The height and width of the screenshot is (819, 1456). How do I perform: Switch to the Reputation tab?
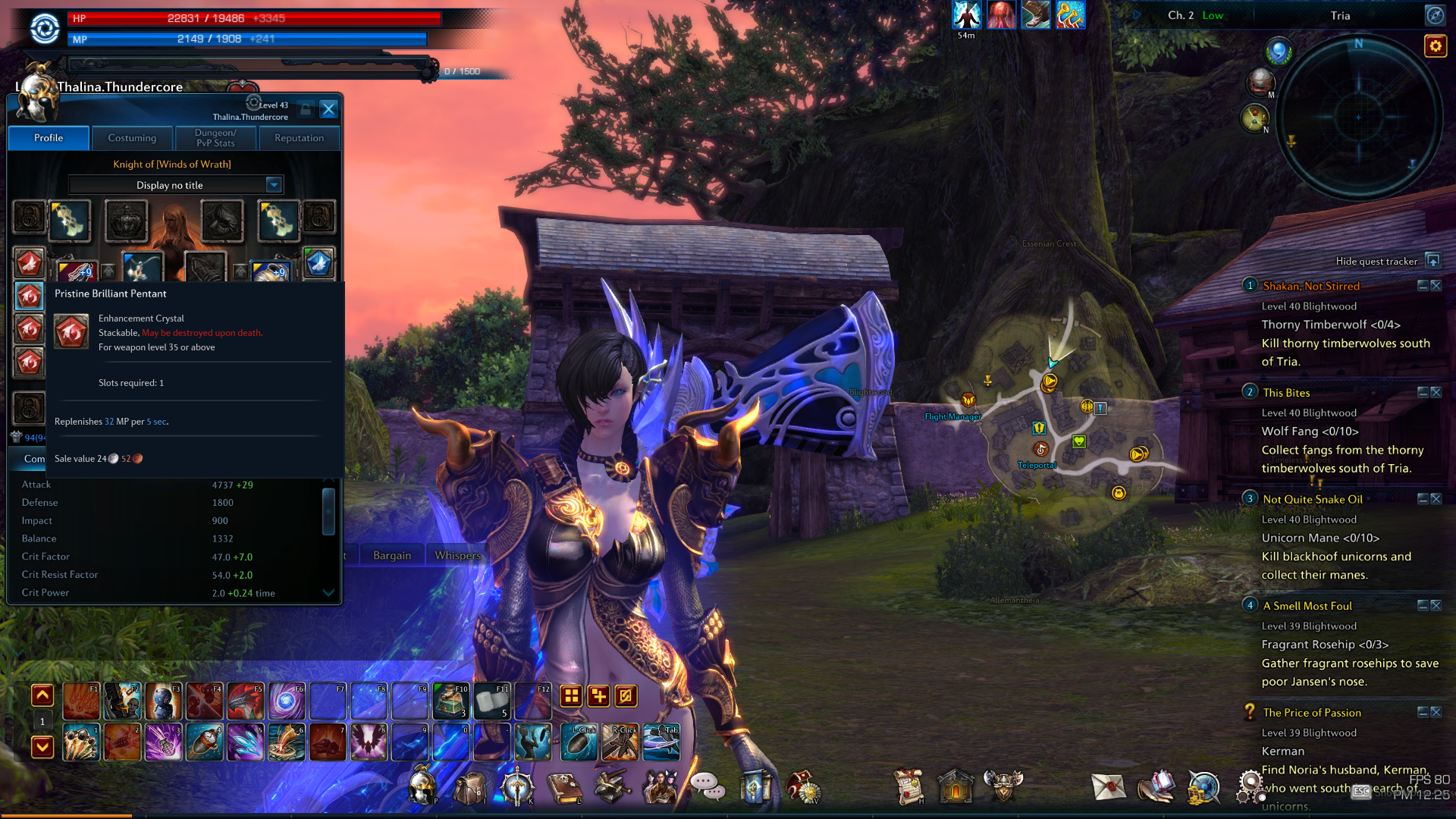[x=299, y=138]
